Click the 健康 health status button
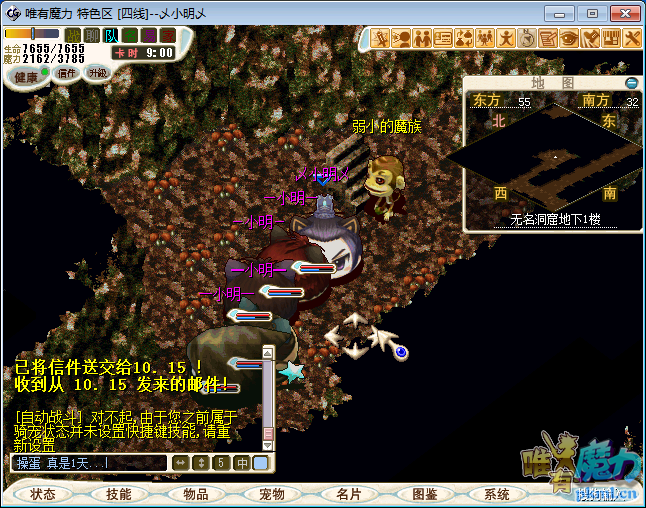 [26, 77]
